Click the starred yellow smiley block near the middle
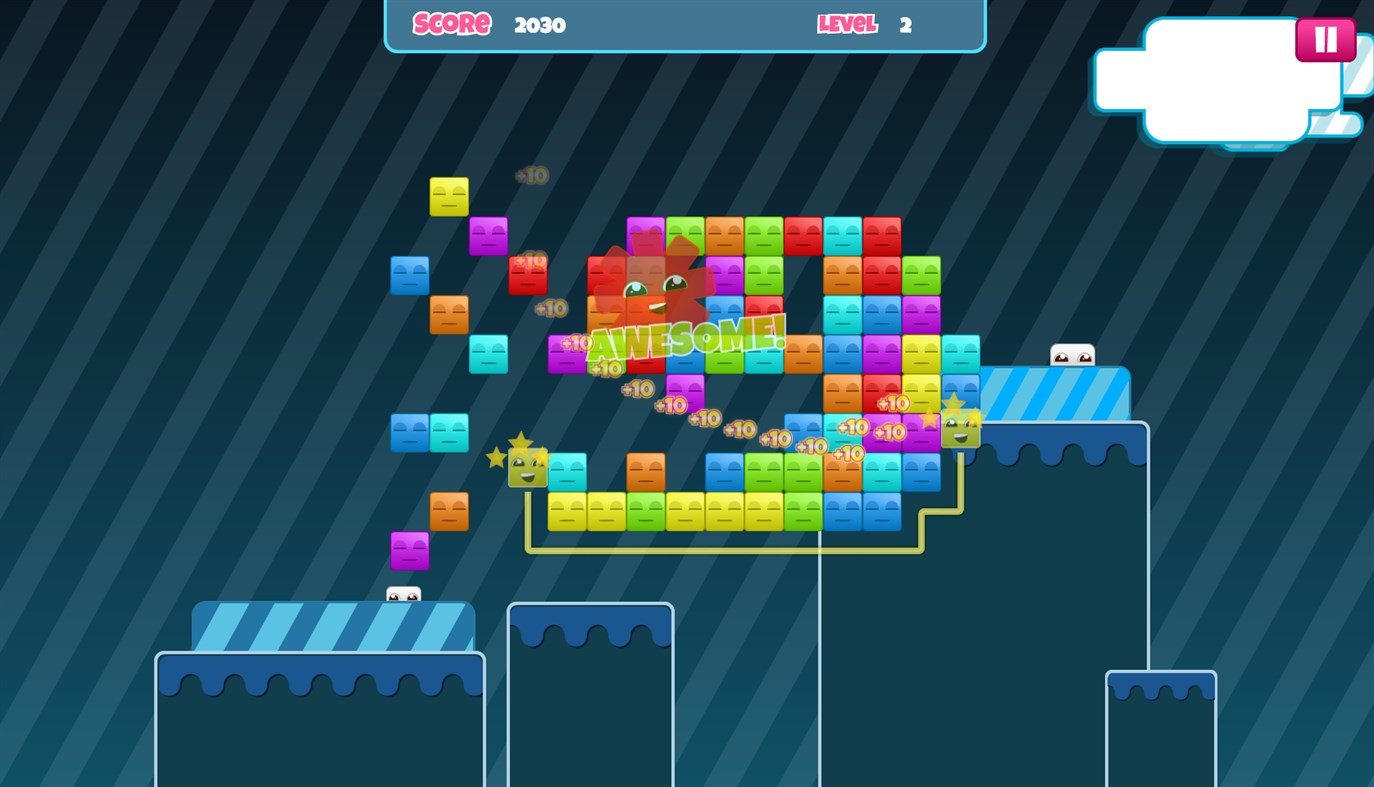The width and height of the screenshot is (1374, 787). coord(526,467)
